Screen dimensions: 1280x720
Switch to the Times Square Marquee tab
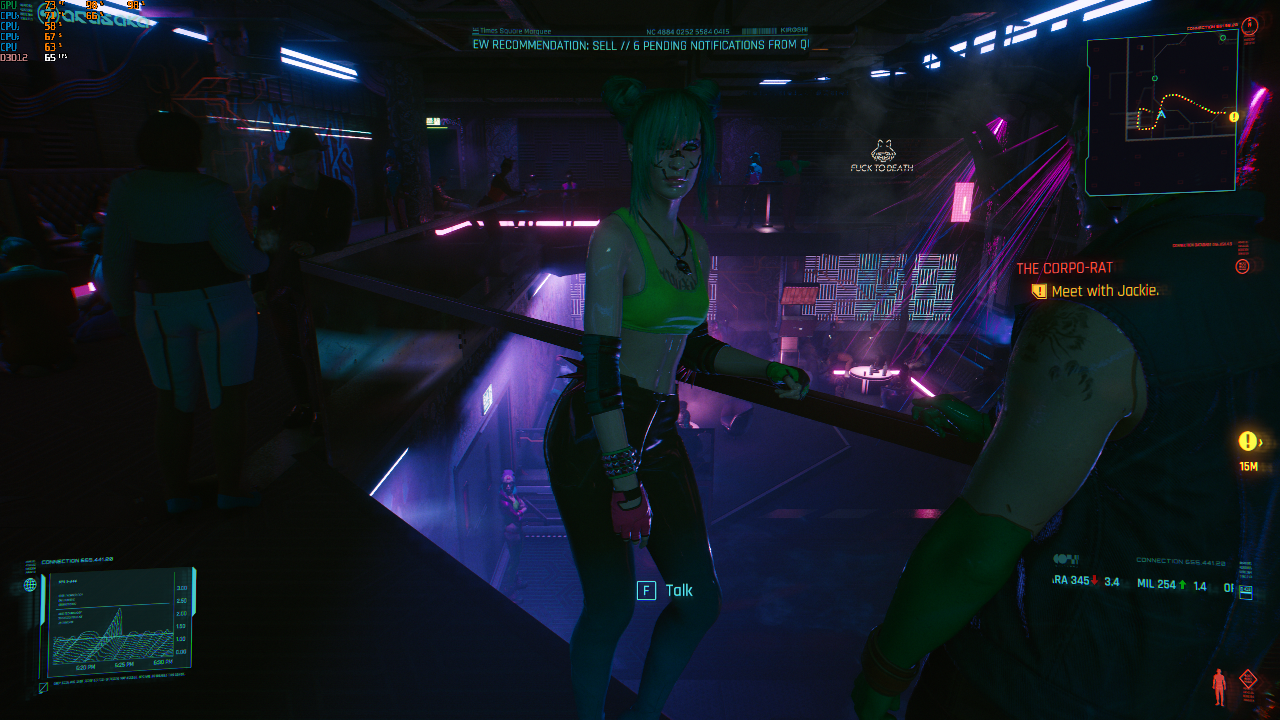(x=514, y=30)
